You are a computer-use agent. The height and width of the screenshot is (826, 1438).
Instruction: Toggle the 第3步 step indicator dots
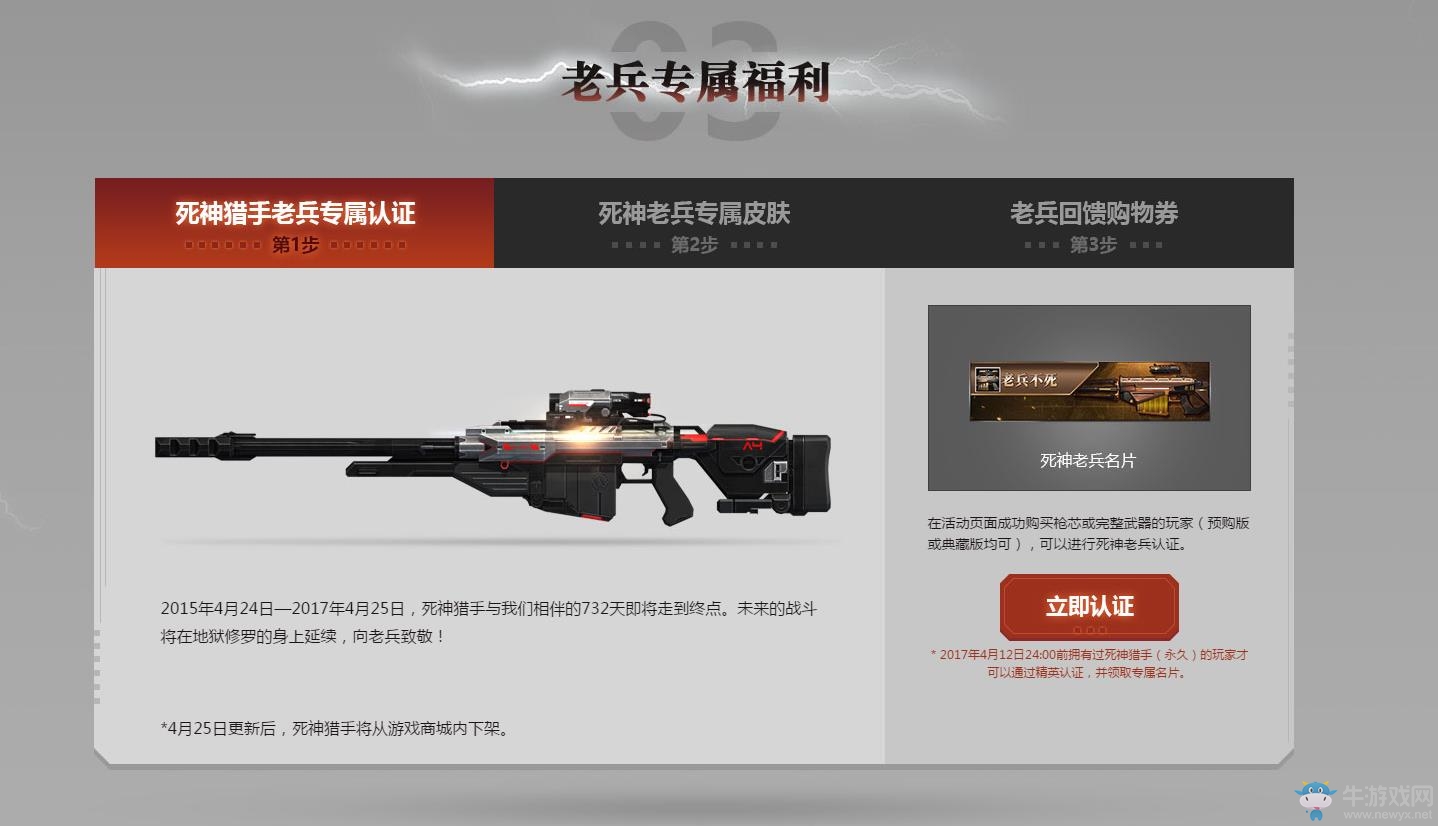(1090, 243)
